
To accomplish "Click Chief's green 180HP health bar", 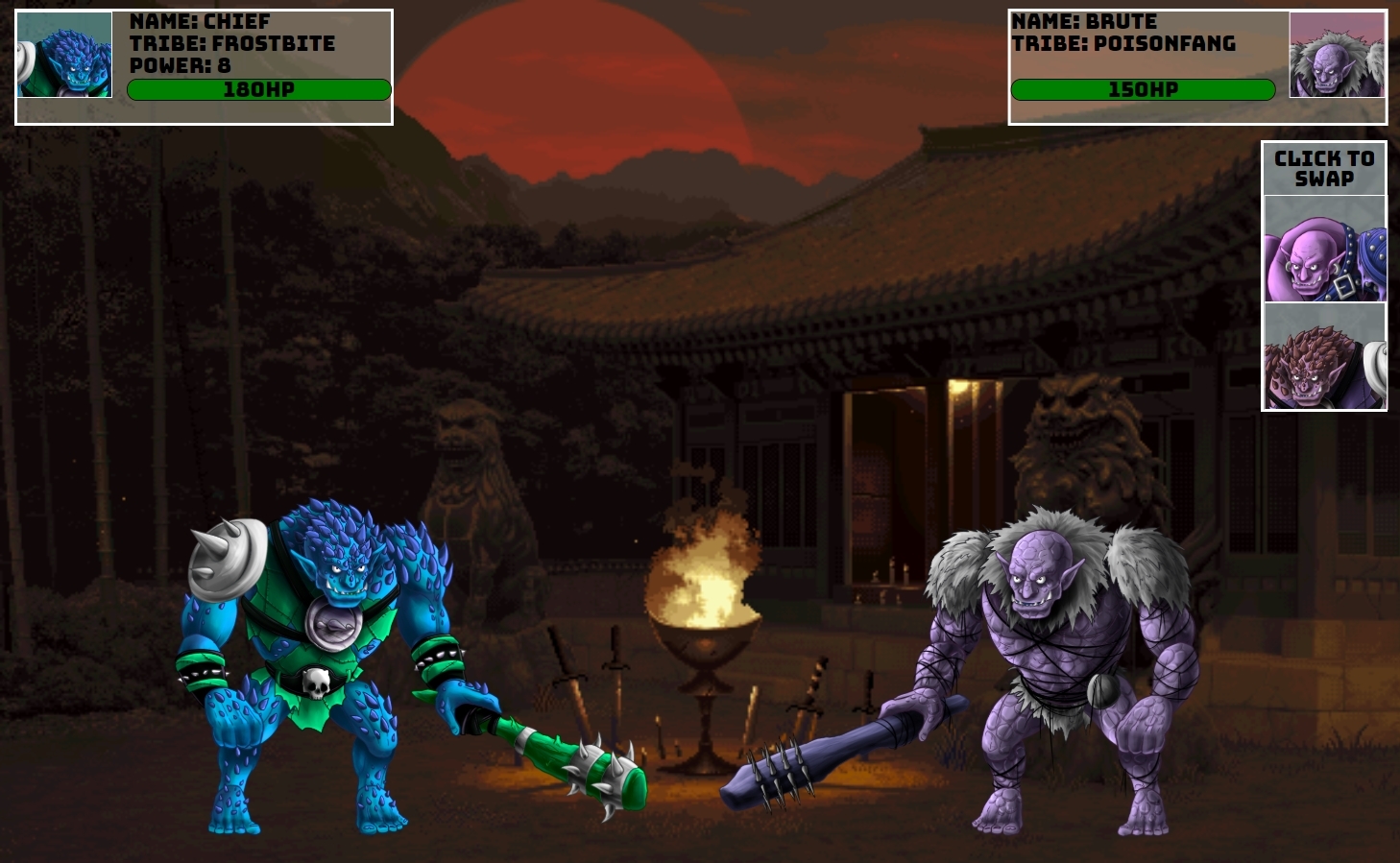I will pos(259,89).
